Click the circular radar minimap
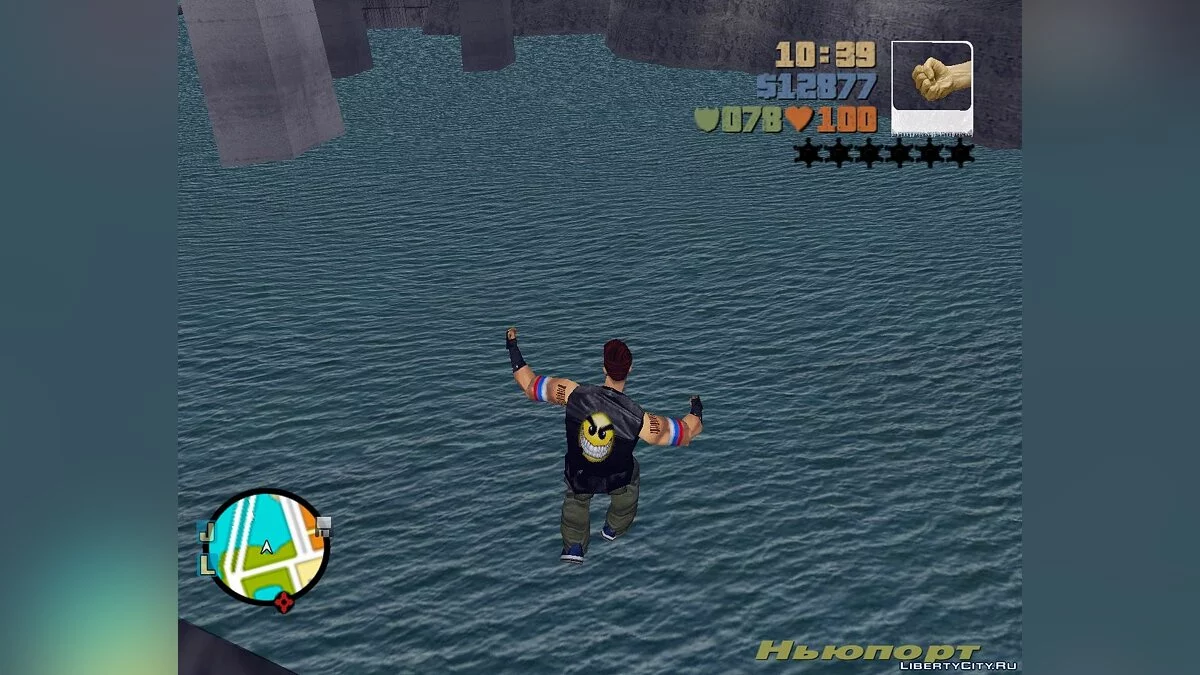The height and width of the screenshot is (675, 1200). [267, 546]
